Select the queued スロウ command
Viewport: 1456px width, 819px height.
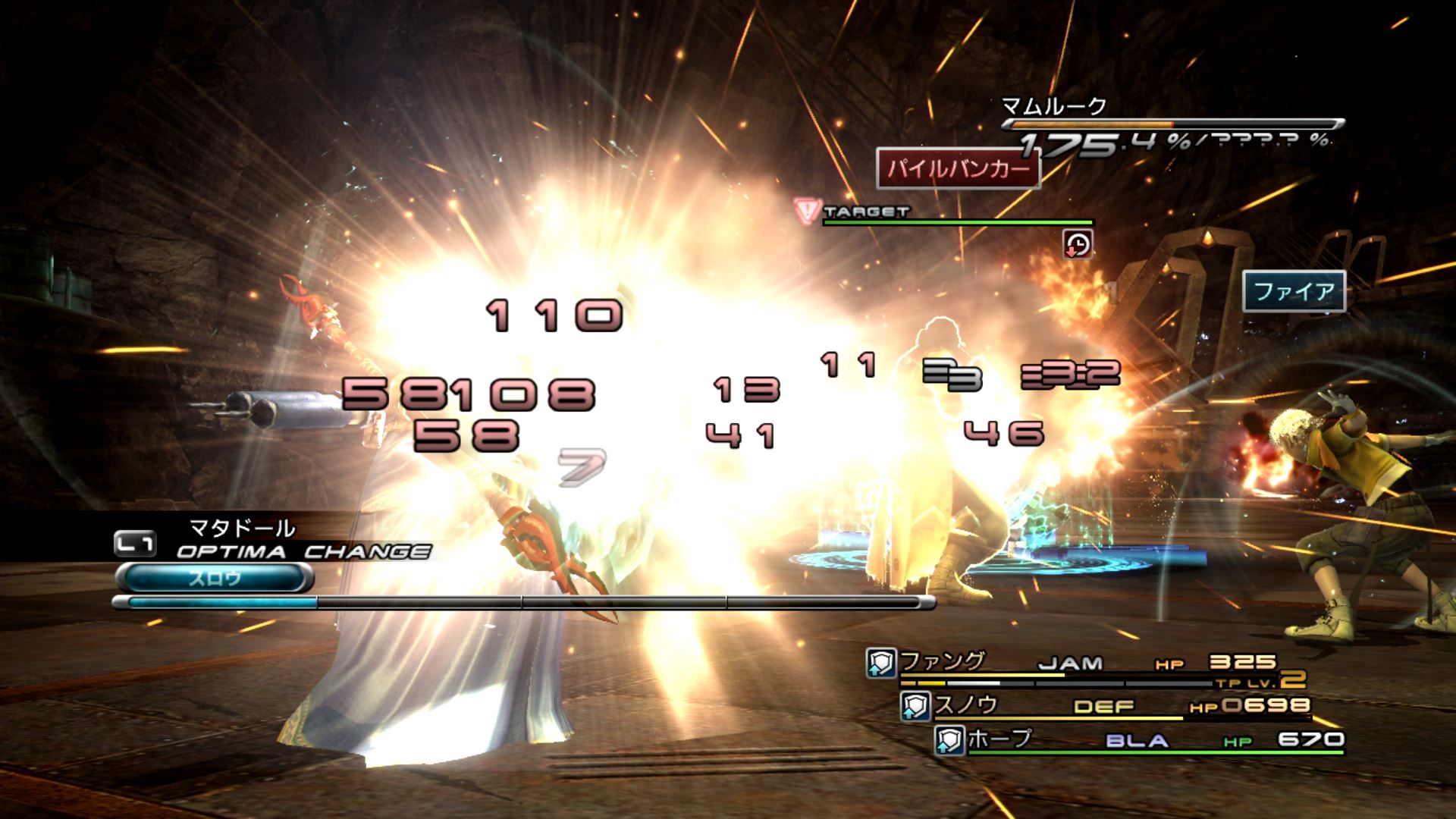(x=215, y=579)
